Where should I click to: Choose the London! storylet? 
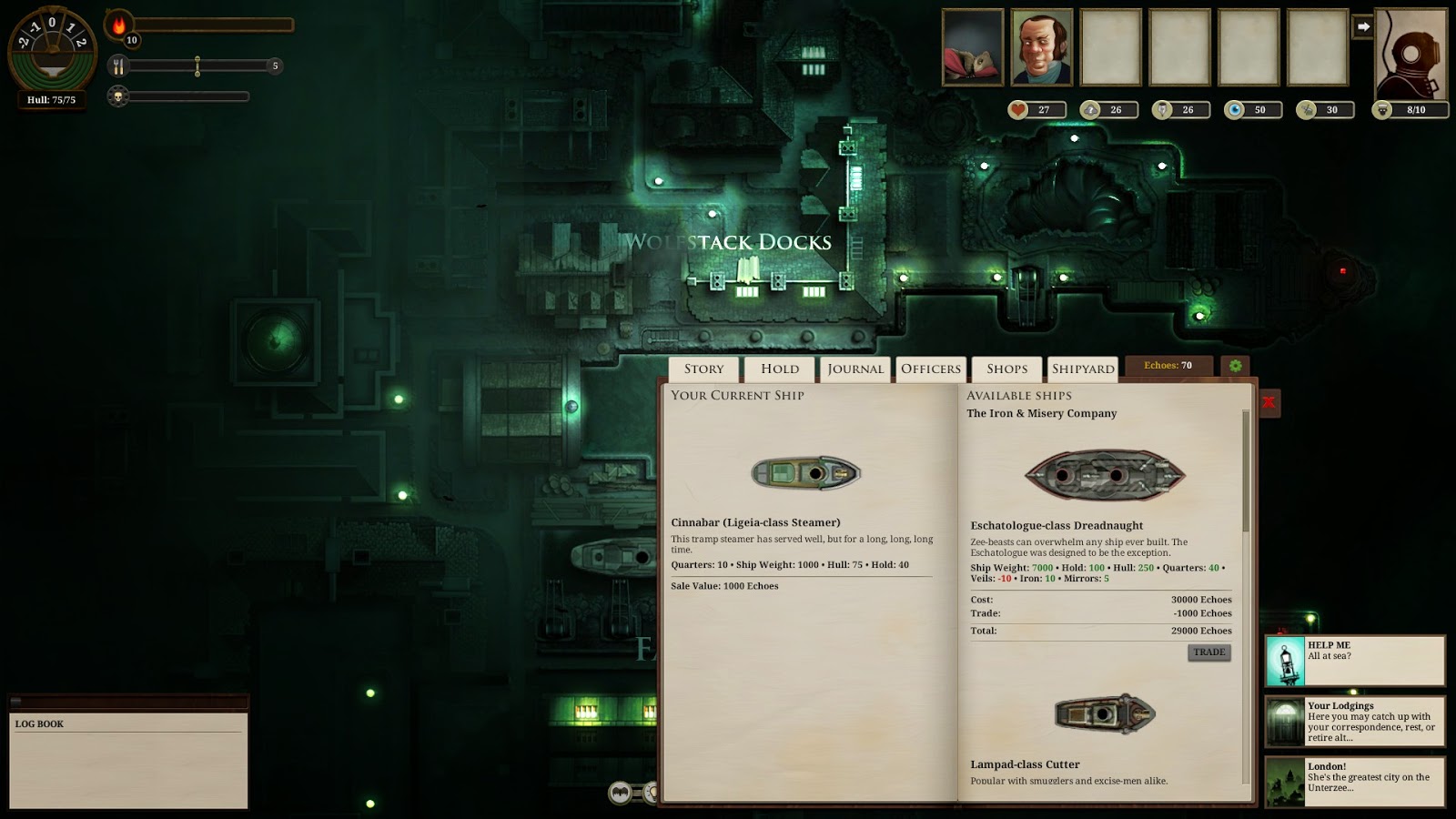(x=1354, y=782)
